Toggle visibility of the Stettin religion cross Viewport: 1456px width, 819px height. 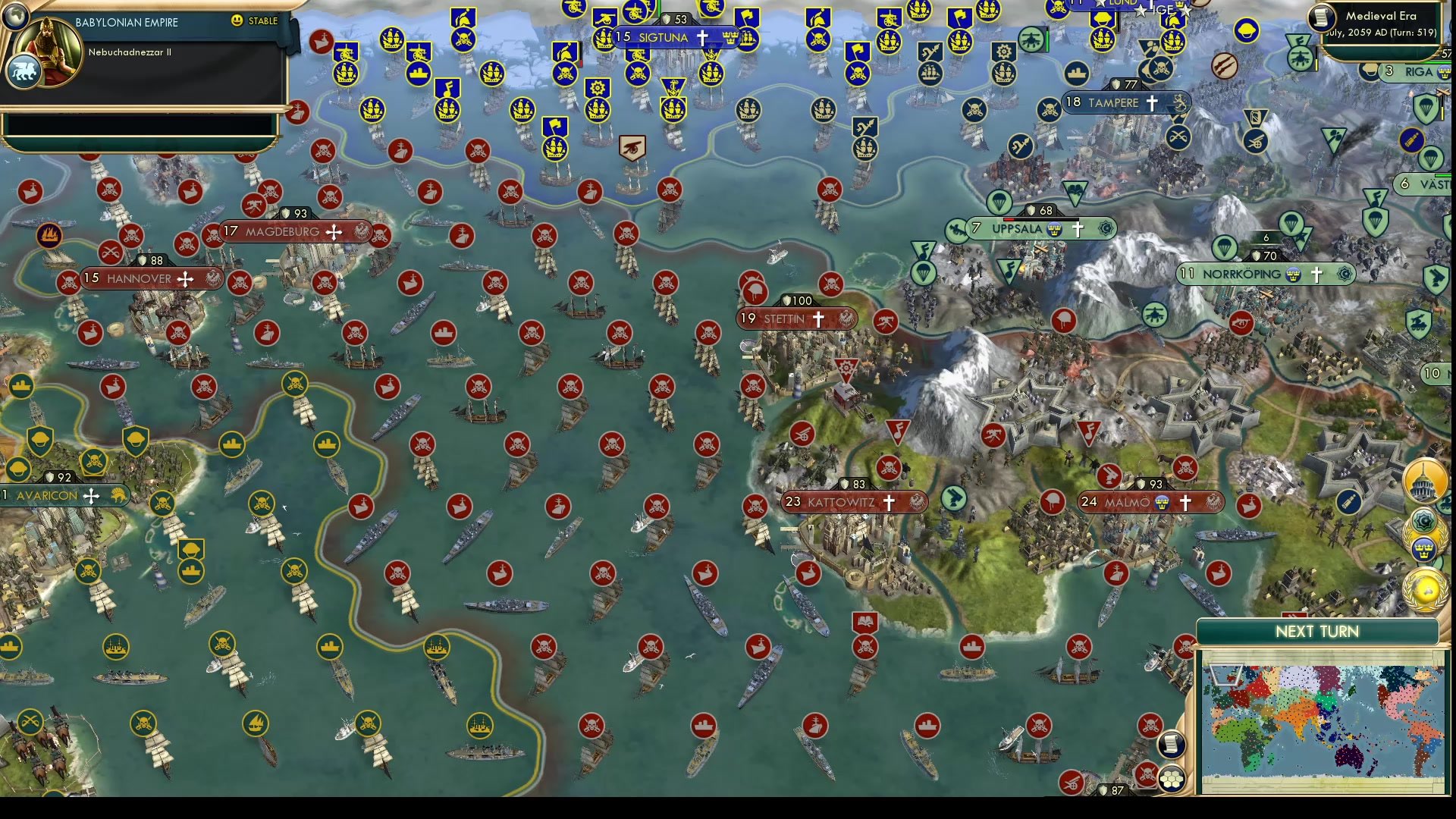817,319
